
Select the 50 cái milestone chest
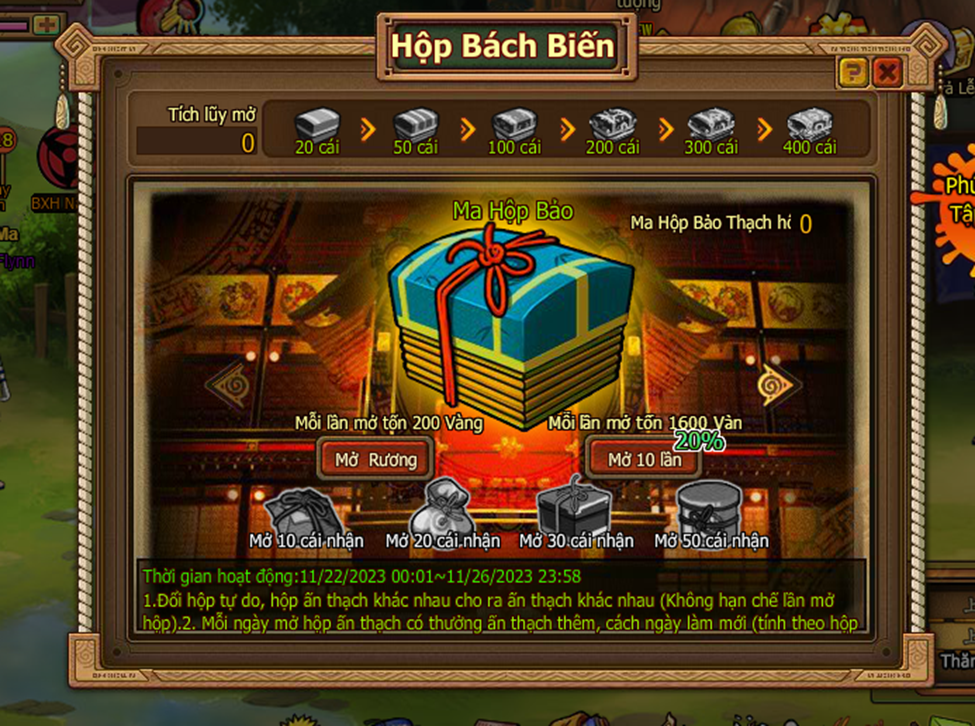(416, 125)
